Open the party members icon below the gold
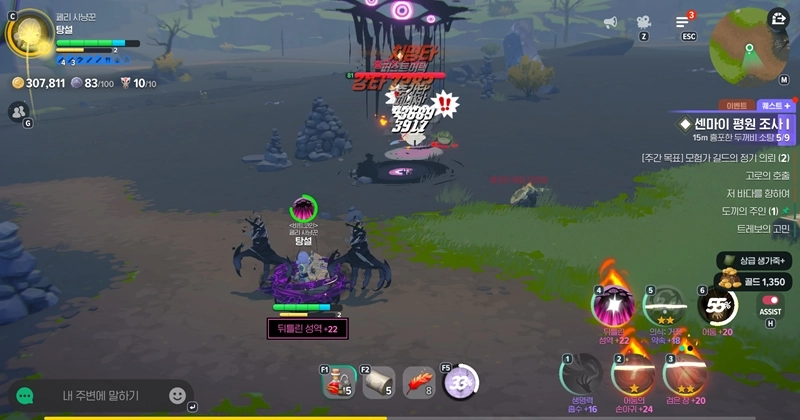 coord(17,112)
